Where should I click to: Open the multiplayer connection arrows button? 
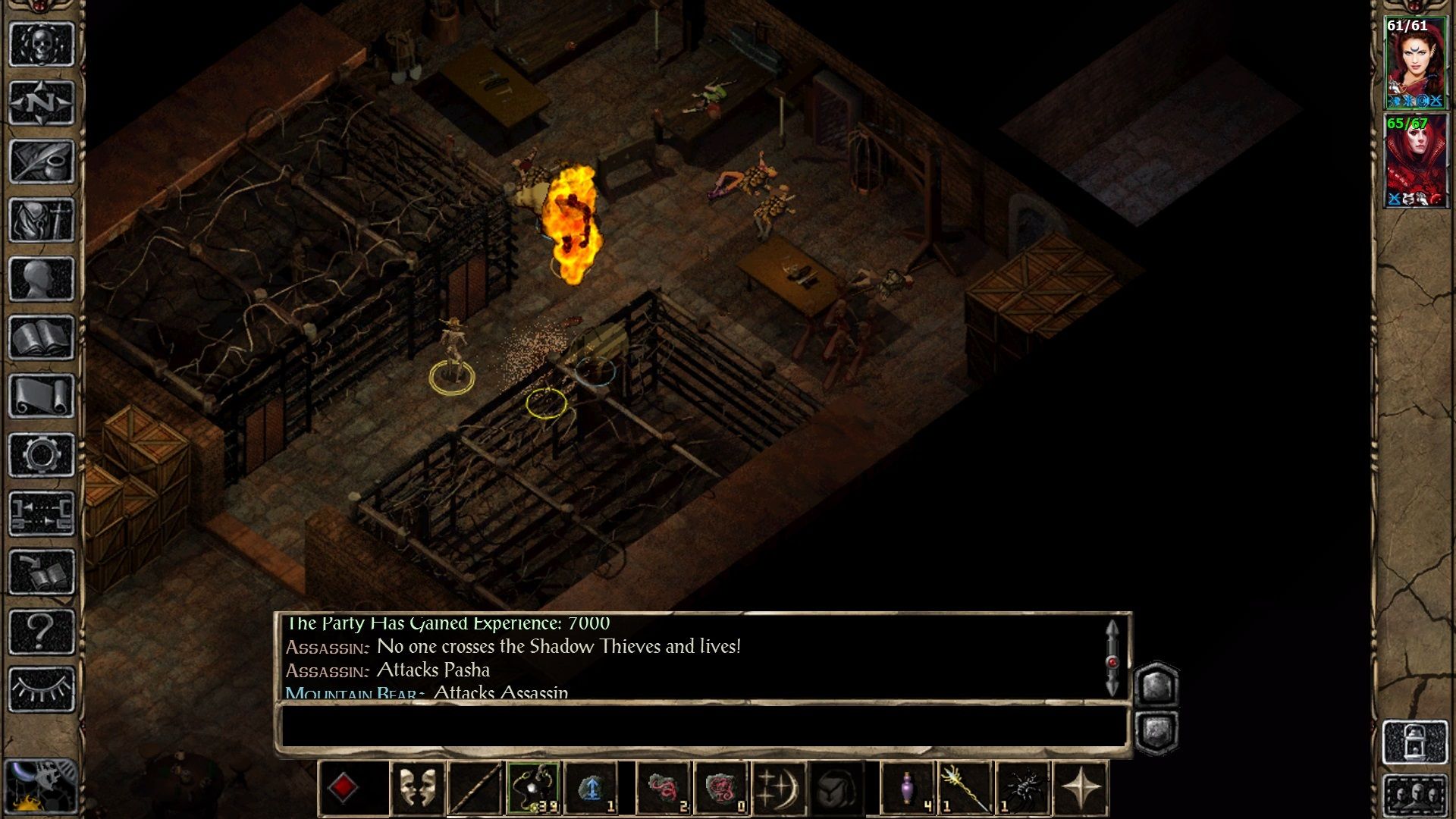(x=41, y=513)
